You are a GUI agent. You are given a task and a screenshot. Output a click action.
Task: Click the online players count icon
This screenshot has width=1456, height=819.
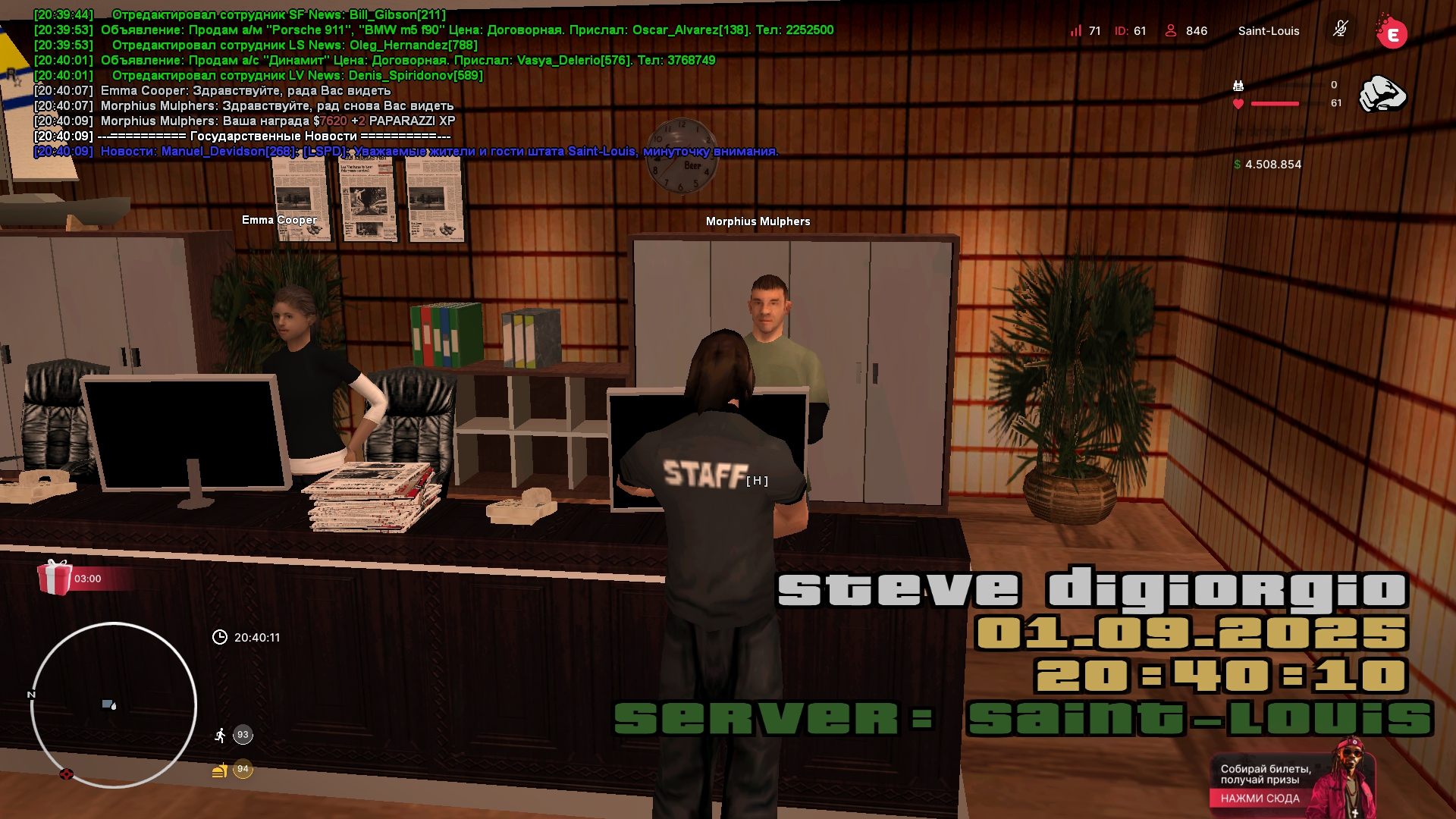tap(1171, 30)
